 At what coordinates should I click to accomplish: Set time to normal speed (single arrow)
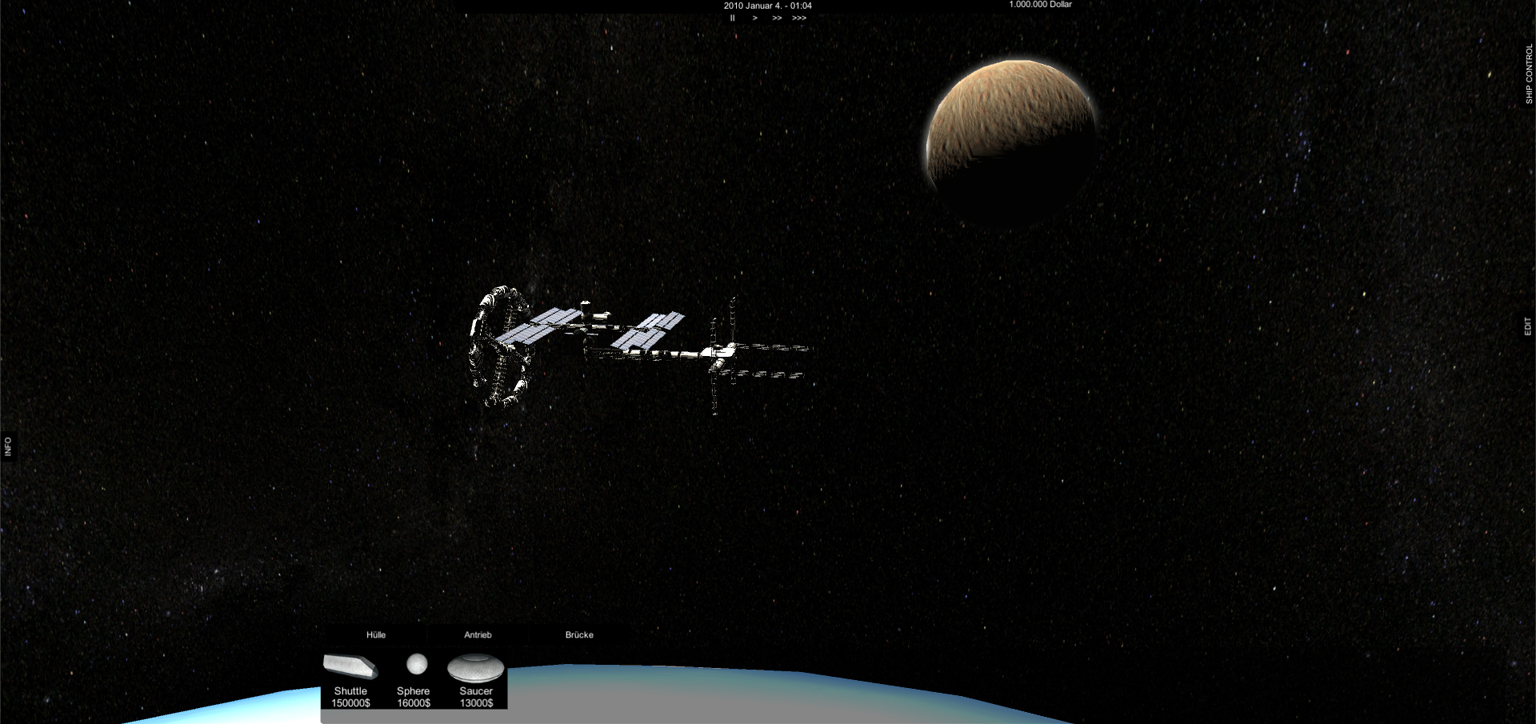point(755,18)
